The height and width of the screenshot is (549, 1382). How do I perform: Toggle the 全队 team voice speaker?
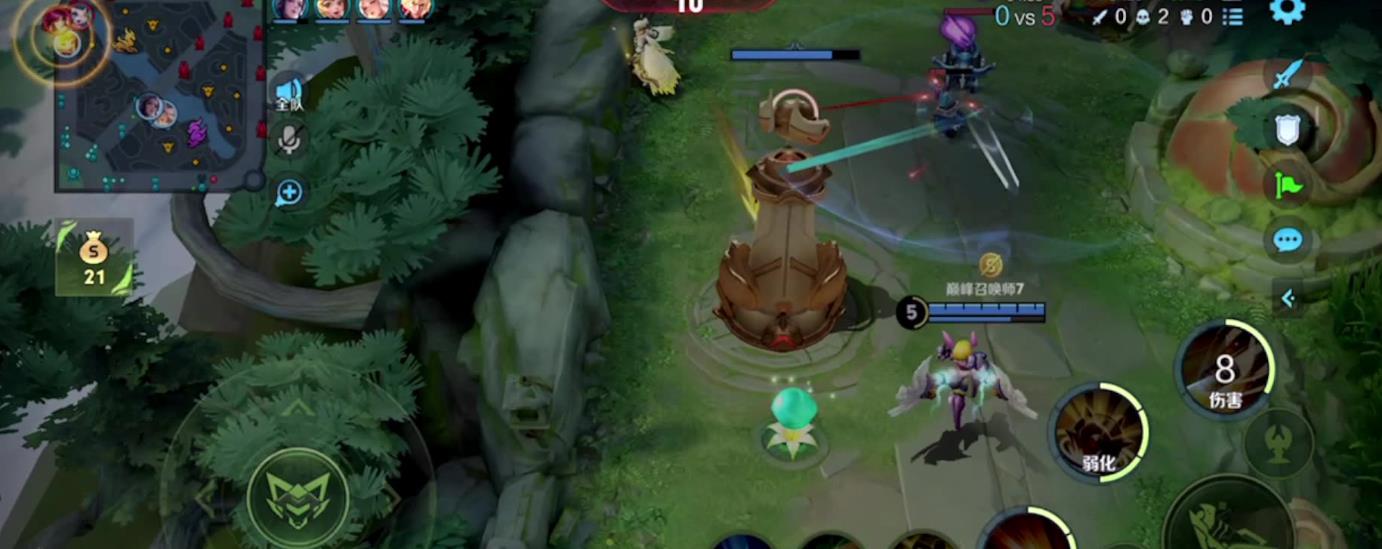click(x=289, y=93)
